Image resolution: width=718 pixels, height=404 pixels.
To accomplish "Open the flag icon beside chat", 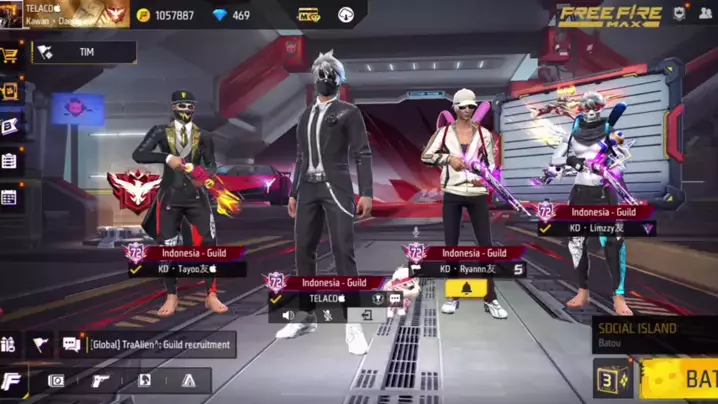I will coord(40,344).
